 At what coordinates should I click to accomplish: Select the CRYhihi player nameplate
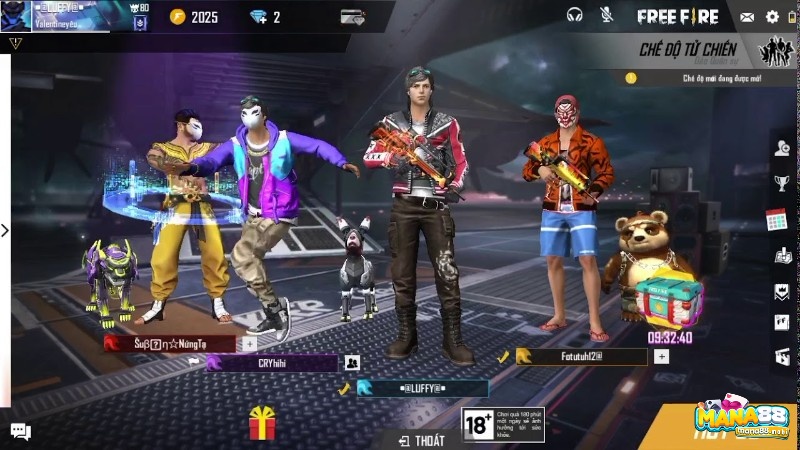click(x=272, y=363)
